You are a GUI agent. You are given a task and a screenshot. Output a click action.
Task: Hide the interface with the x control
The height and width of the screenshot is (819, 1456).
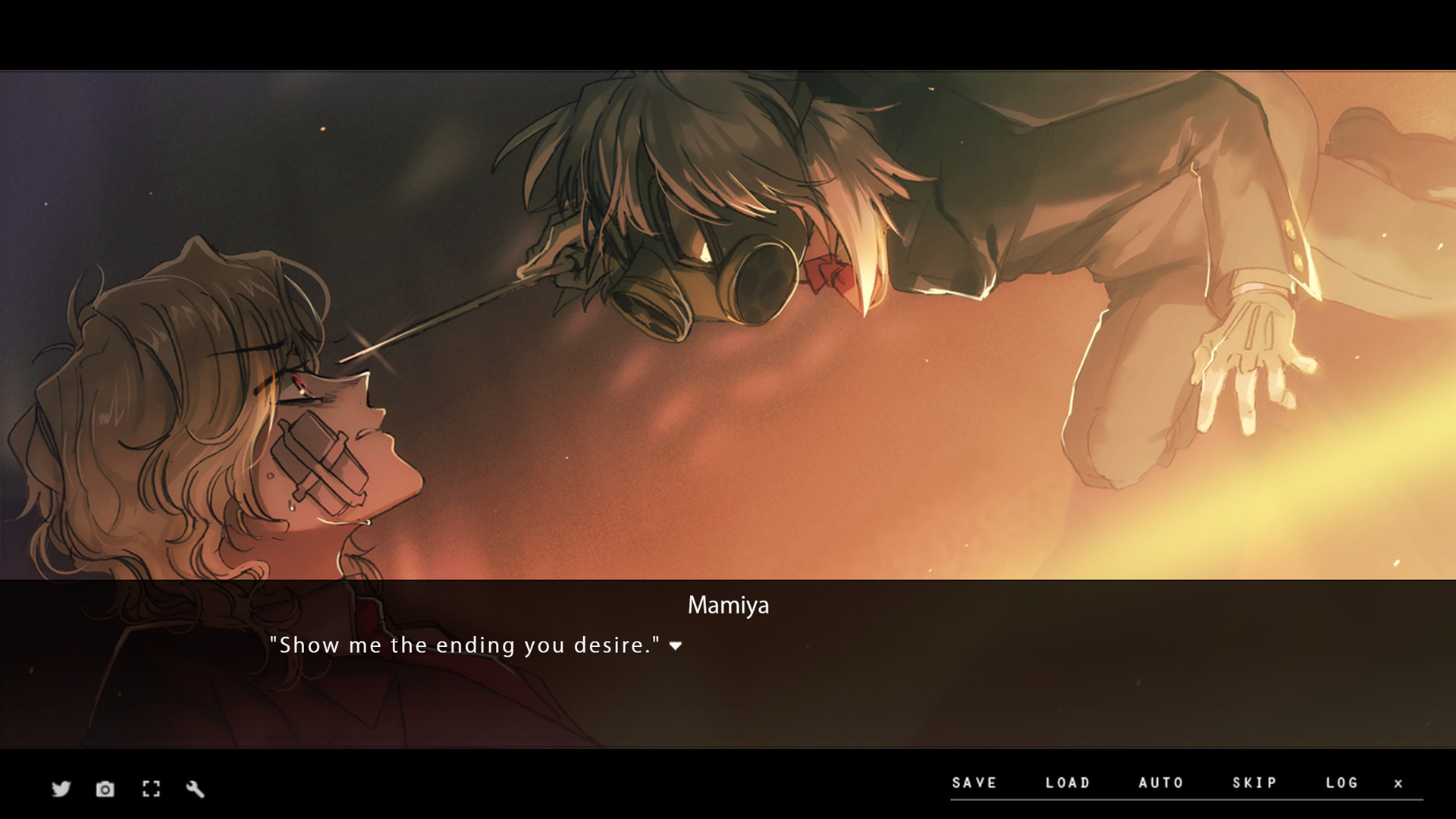(1399, 783)
